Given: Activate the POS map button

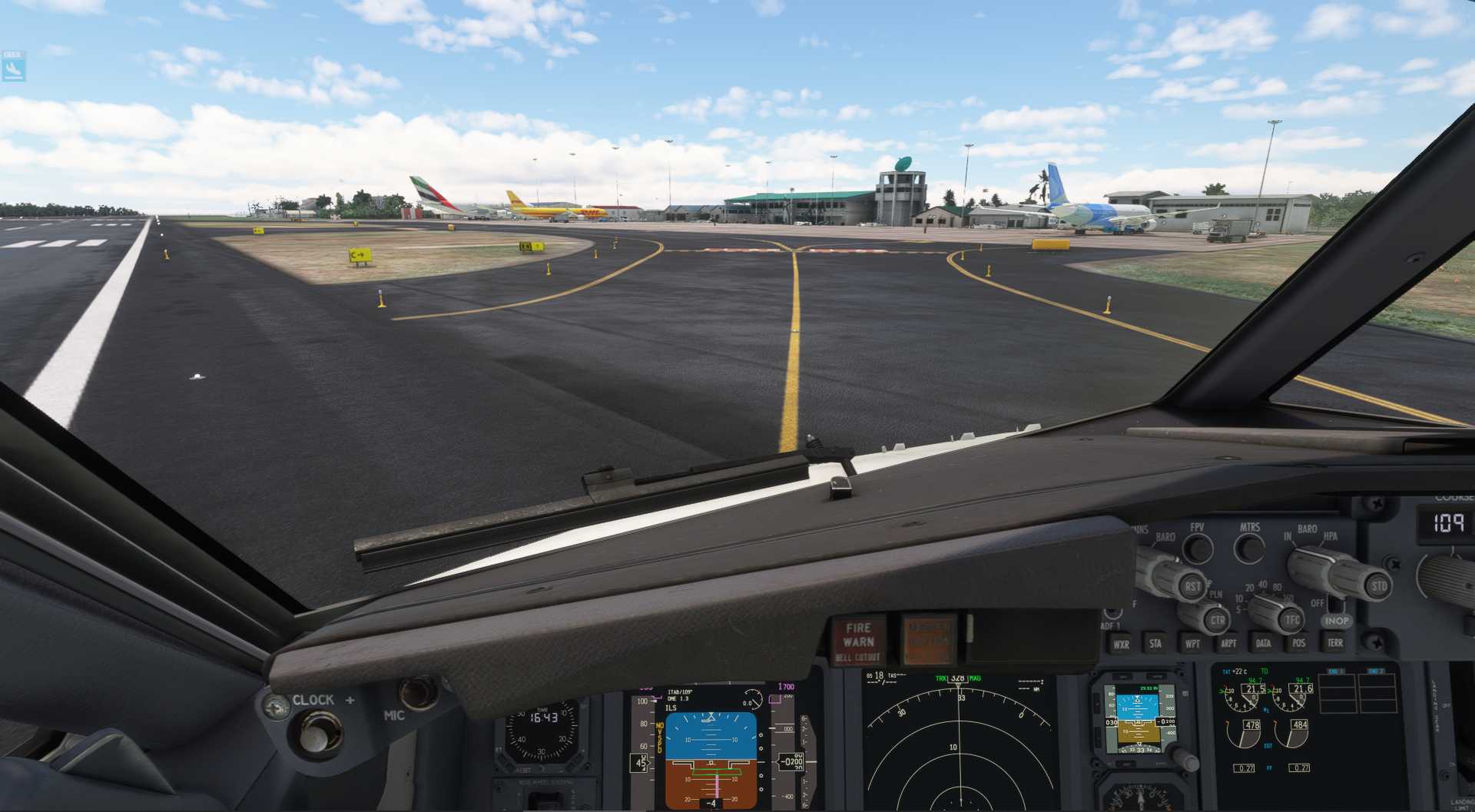Looking at the screenshot, I should click(1298, 643).
